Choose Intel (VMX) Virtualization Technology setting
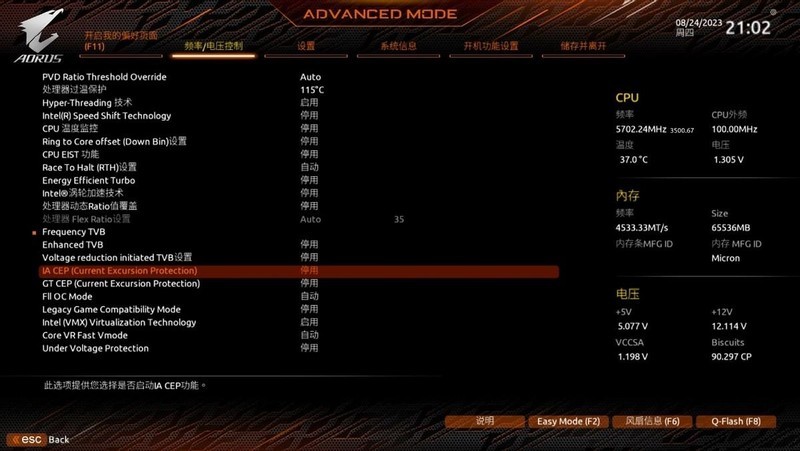The width and height of the screenshot is (800, 451). point(119,323)
